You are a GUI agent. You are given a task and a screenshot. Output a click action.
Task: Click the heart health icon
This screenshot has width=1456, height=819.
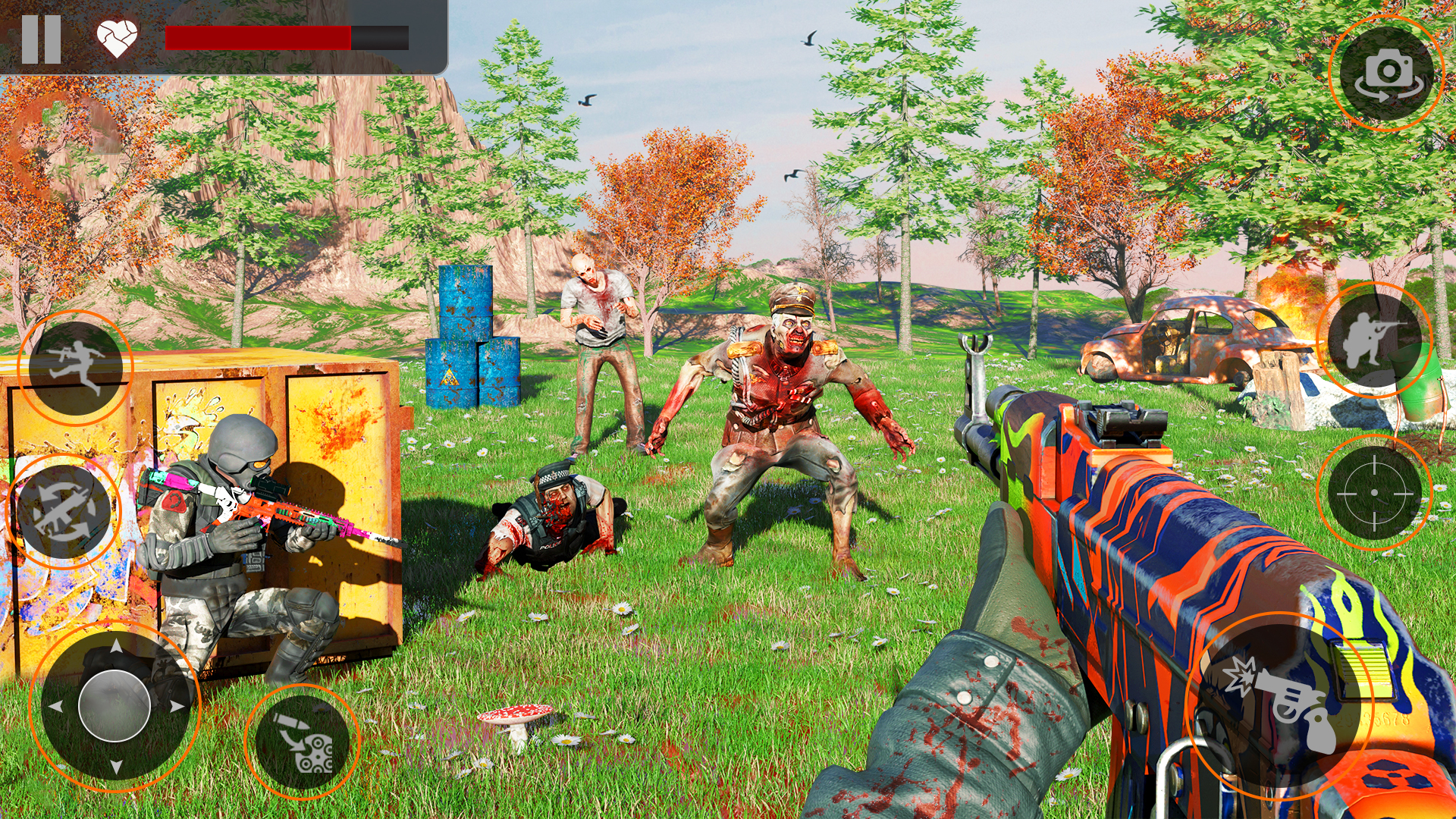pos(115,36)
